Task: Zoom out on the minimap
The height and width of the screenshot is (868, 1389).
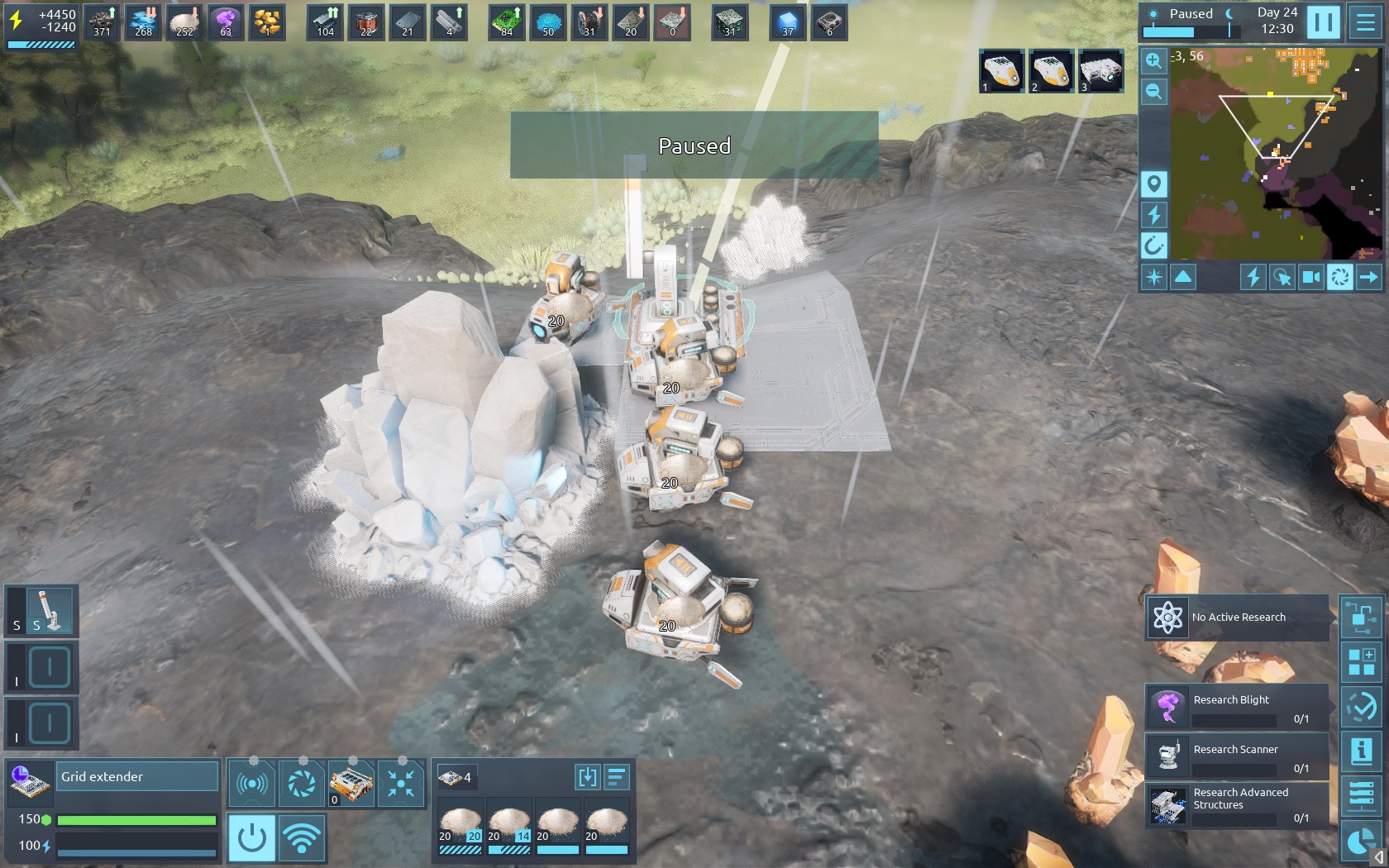Action: [1154, 91]
